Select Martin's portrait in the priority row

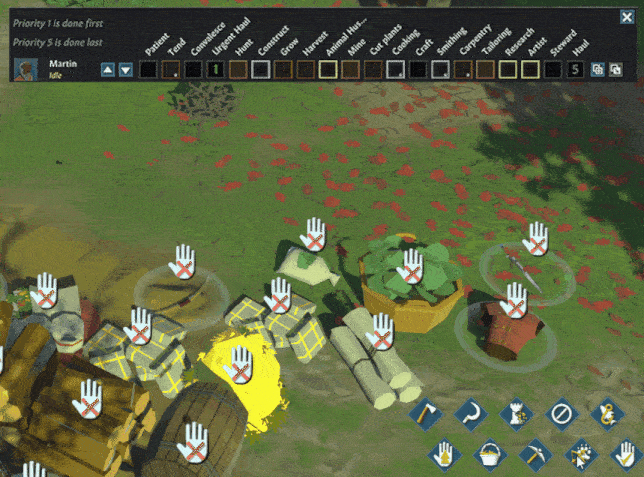[x=27, y=69]
